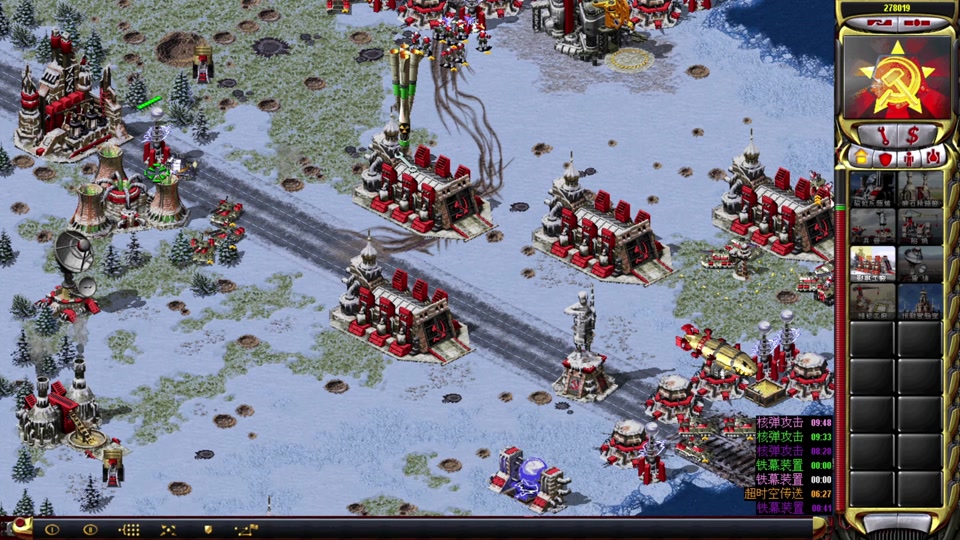Select team I on the command bar
The image size is (960, 540).
52,529
